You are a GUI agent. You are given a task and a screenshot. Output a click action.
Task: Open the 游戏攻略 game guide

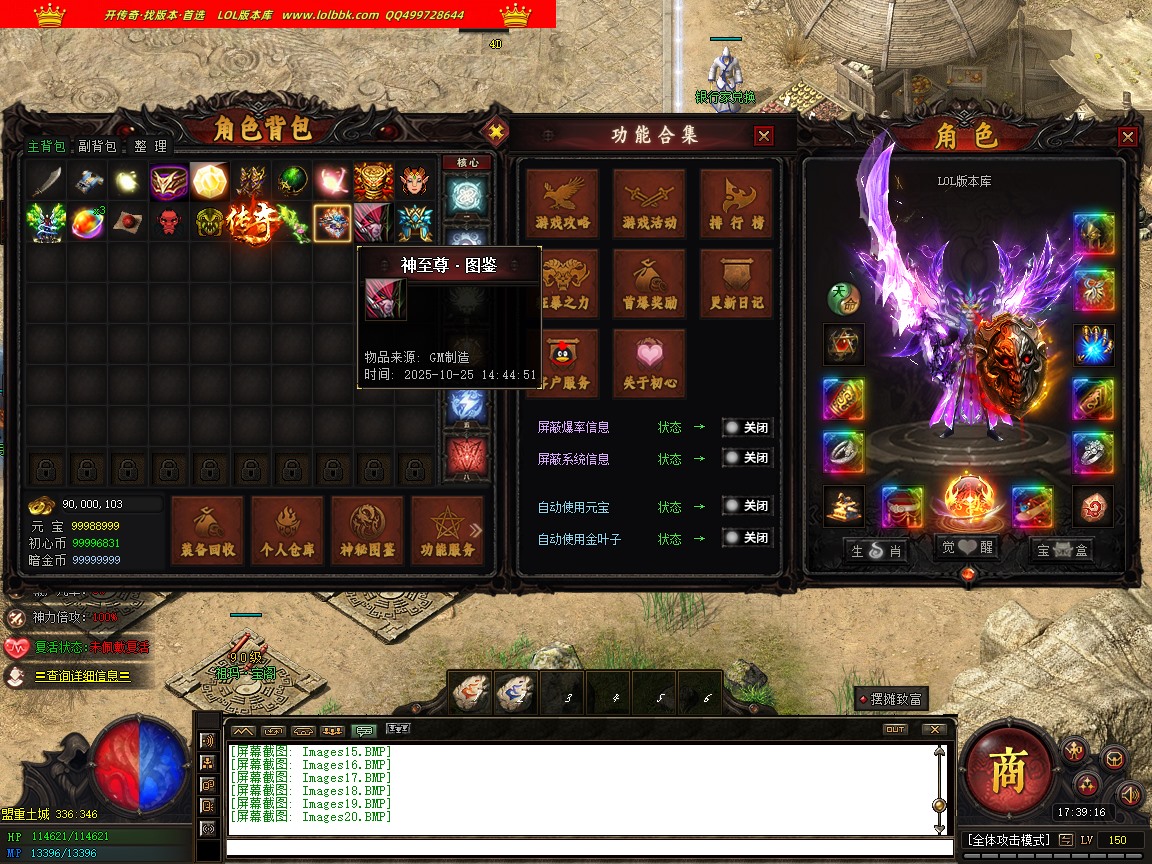(x=563, y=204)
